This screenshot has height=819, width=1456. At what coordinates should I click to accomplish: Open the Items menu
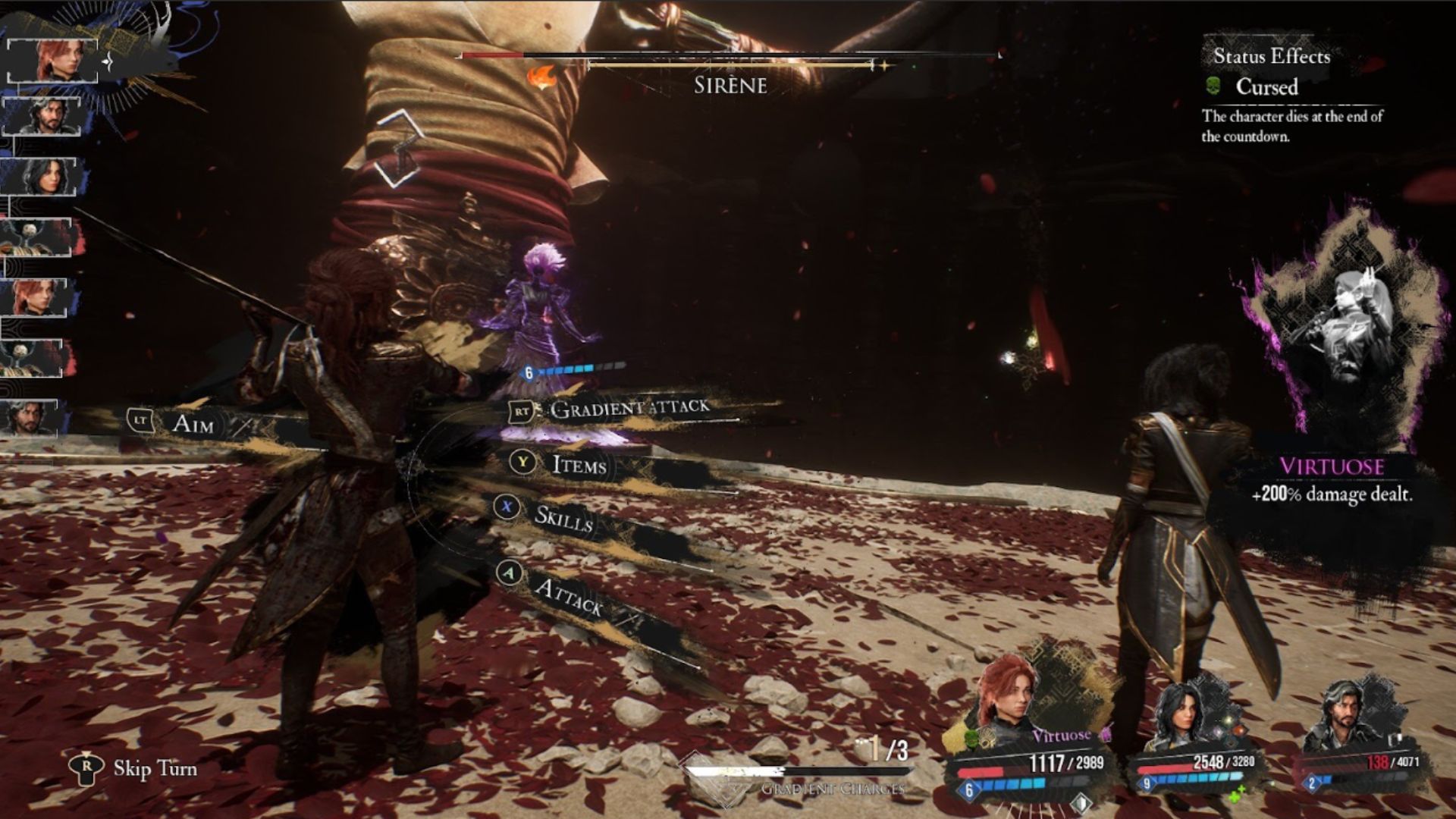578,464
